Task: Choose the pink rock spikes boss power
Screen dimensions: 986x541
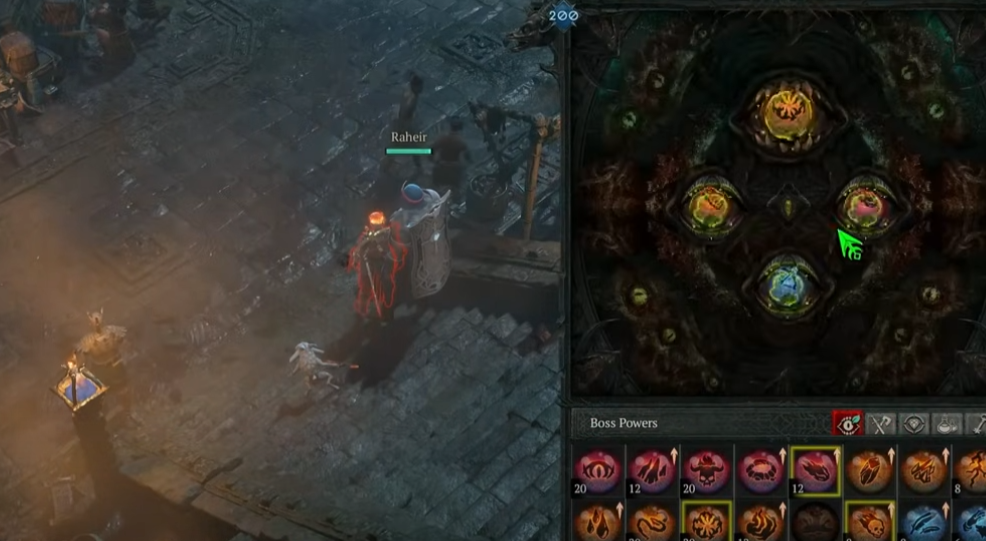Action: tap(652, 468)
